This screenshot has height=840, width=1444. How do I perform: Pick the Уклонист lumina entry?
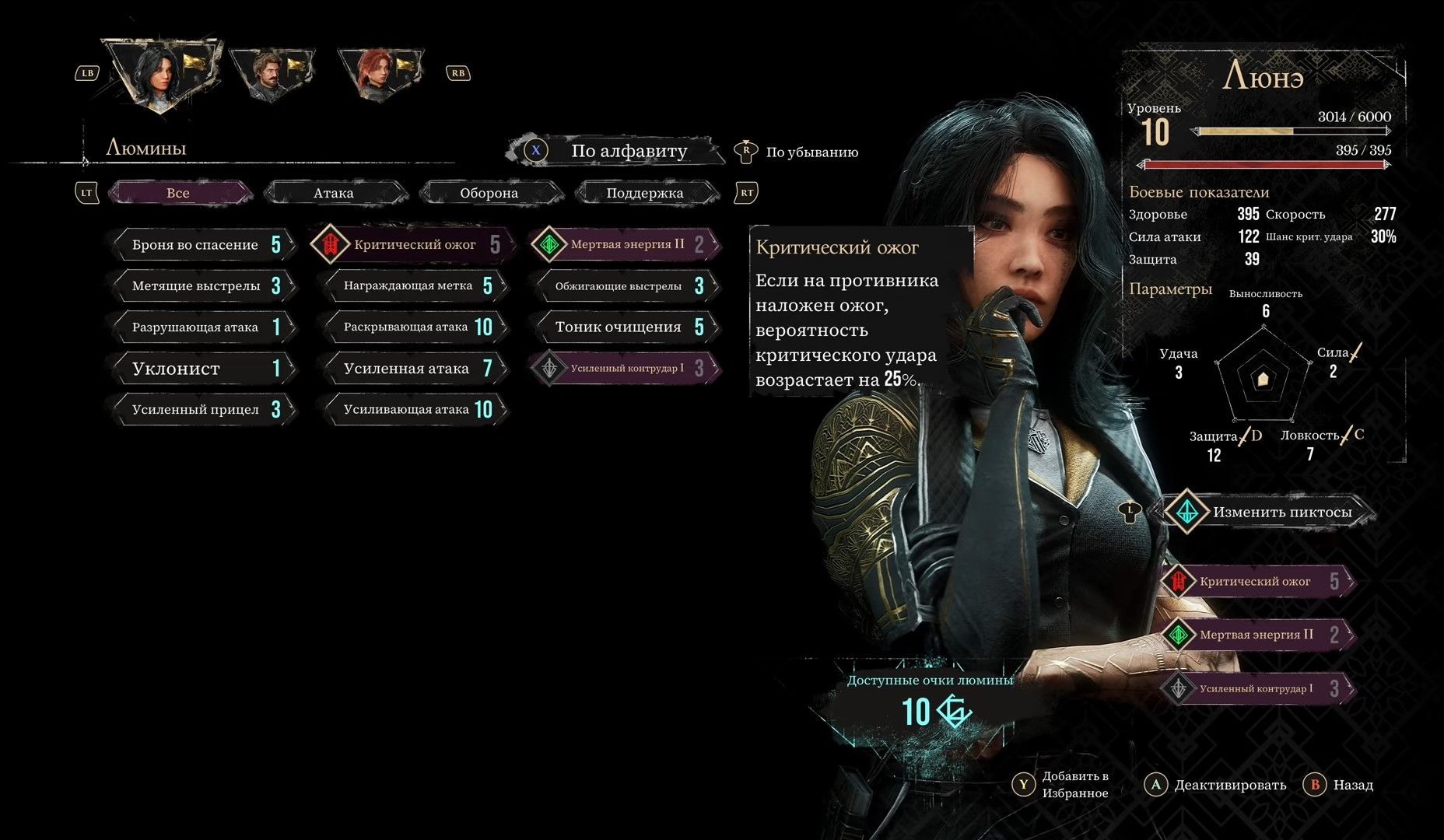pyautogui.click(x=204, y=369)
